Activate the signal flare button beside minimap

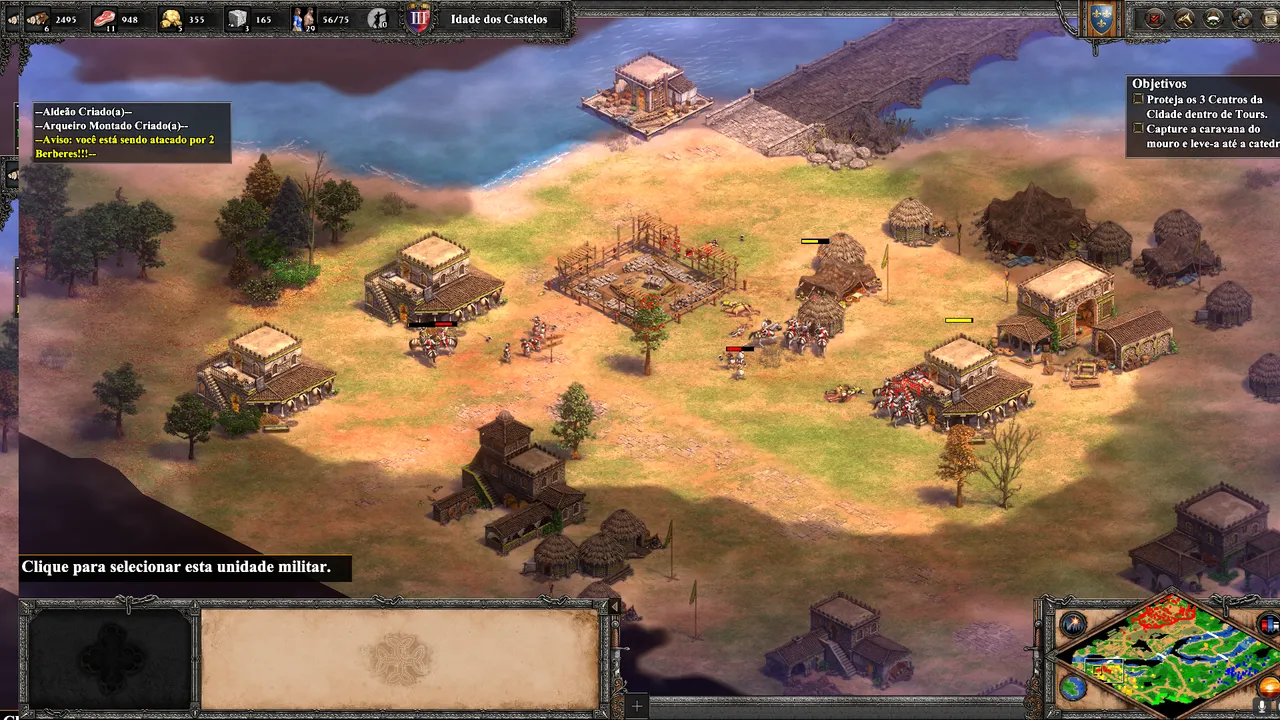point(1073,624)
